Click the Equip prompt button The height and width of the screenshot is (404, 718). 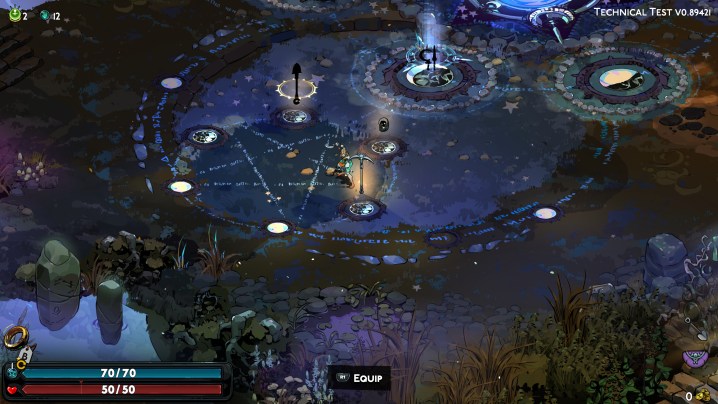(360, 378)
